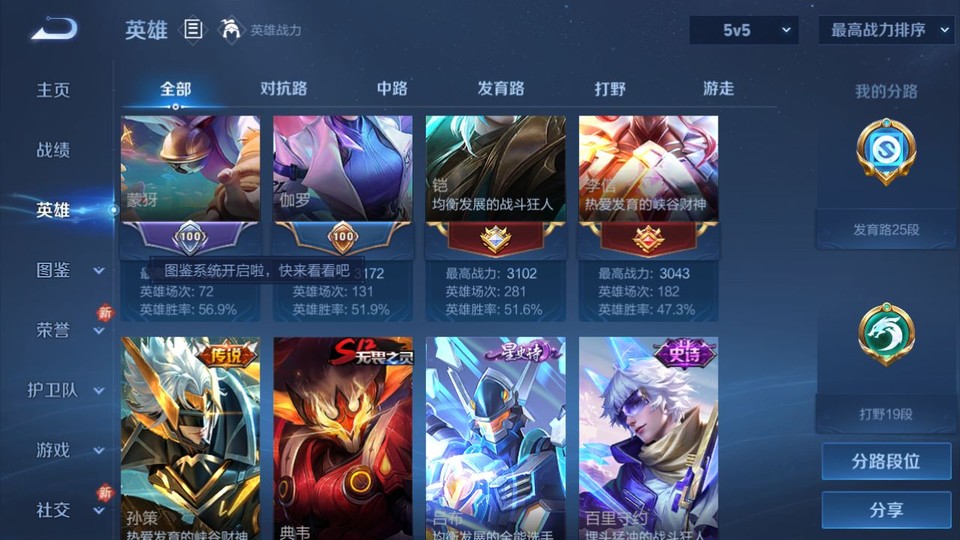Select the 游走 roaming tab
The image size is (960, 540).
click(x=718, y=89)
